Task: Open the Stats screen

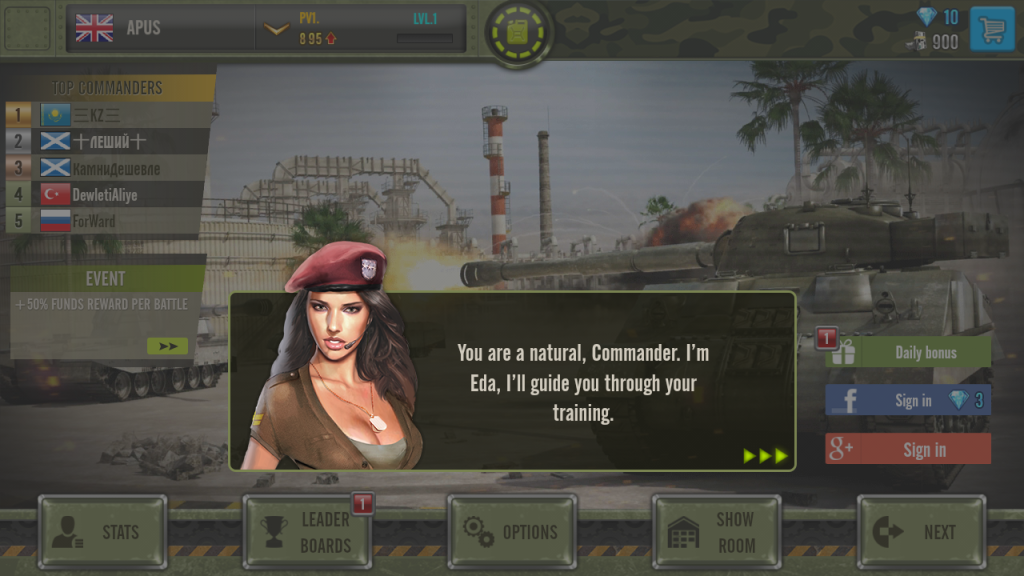Action: 102,532
